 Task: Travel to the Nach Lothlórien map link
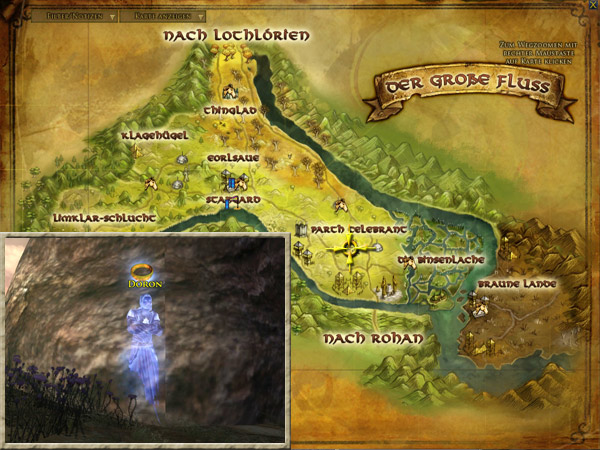[x=236, y=36]
